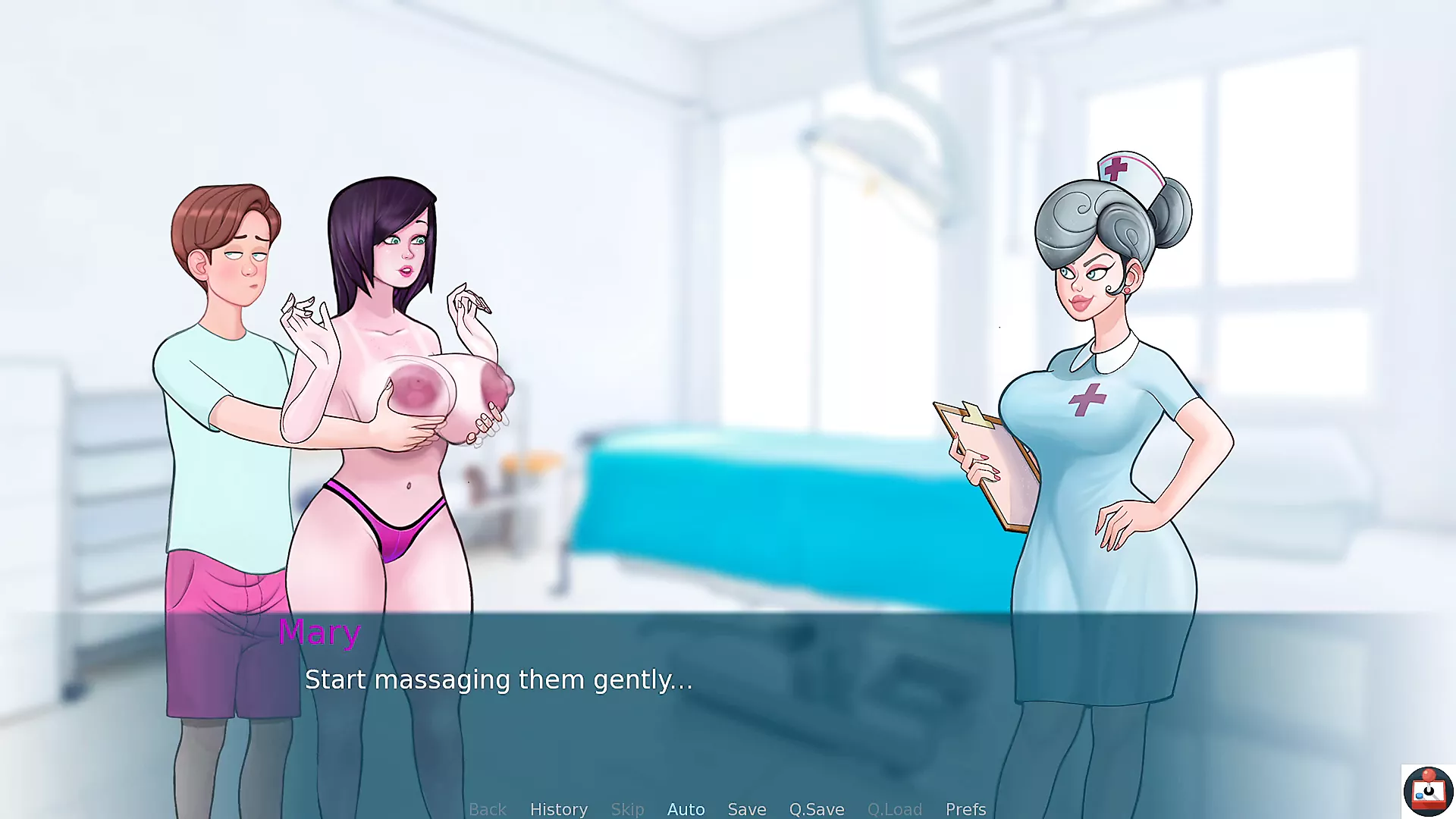Enable Auto dialogue advance
This screenshot has width=1456, height=819.
[x=686, y=809]
